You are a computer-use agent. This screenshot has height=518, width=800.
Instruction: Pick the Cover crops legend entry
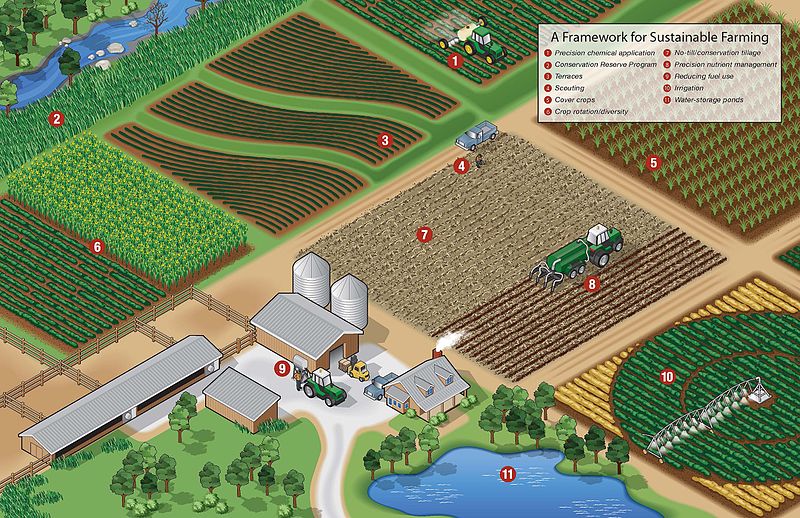pyautogui.click(x=581, y=100)
